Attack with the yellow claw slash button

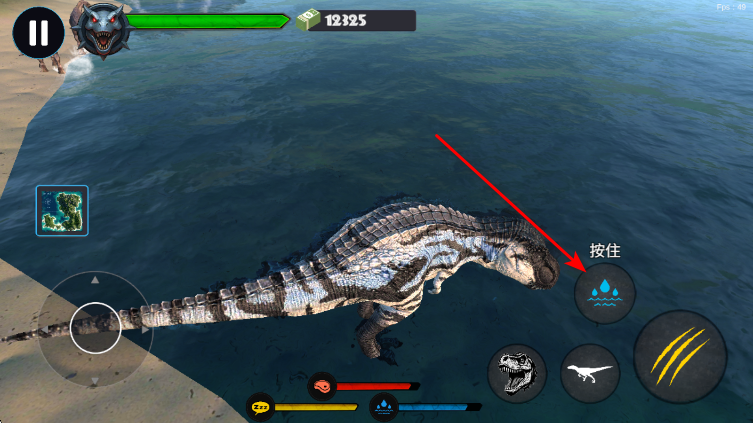pos(679,357)
